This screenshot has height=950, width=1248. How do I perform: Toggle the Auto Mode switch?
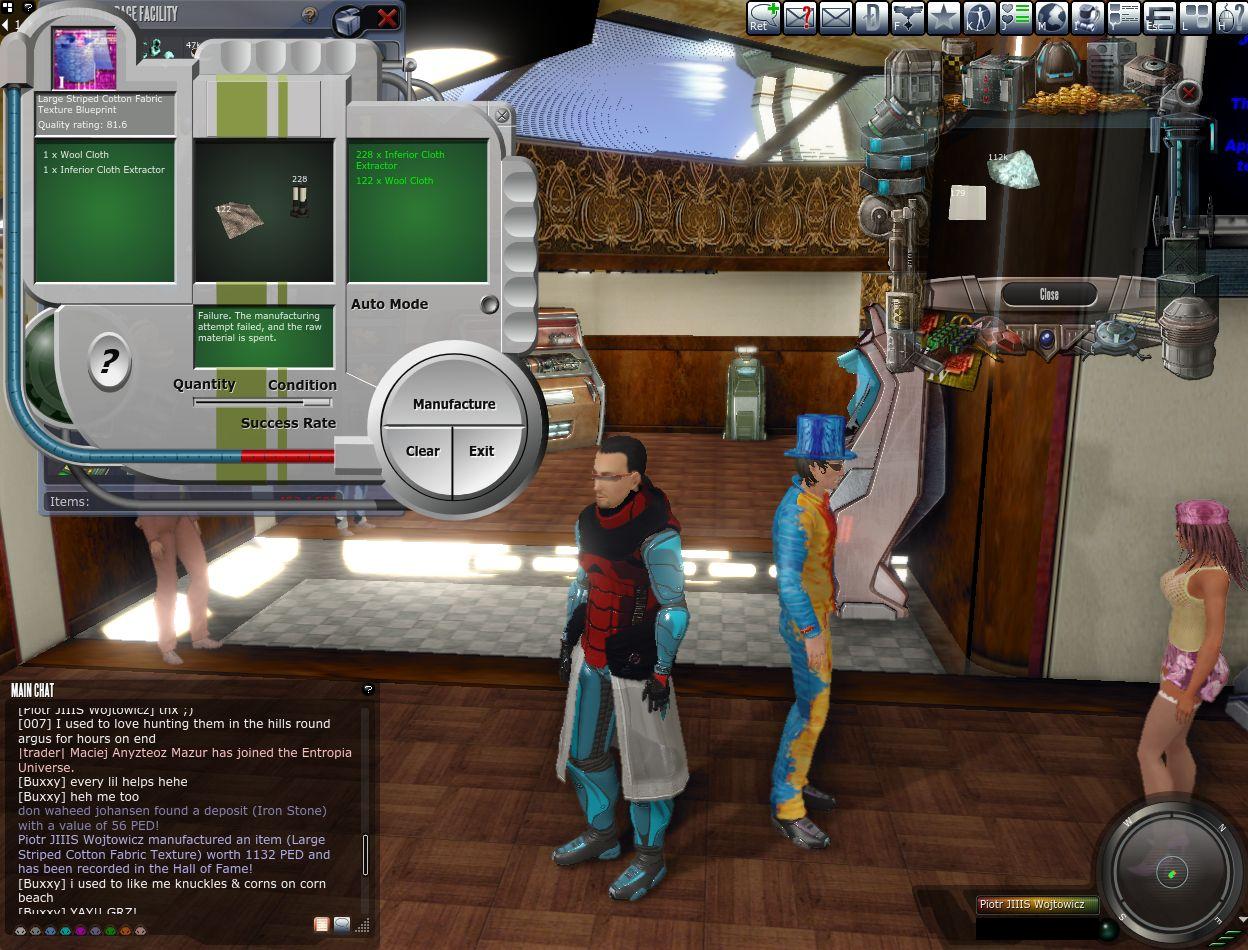coord(489,305)
